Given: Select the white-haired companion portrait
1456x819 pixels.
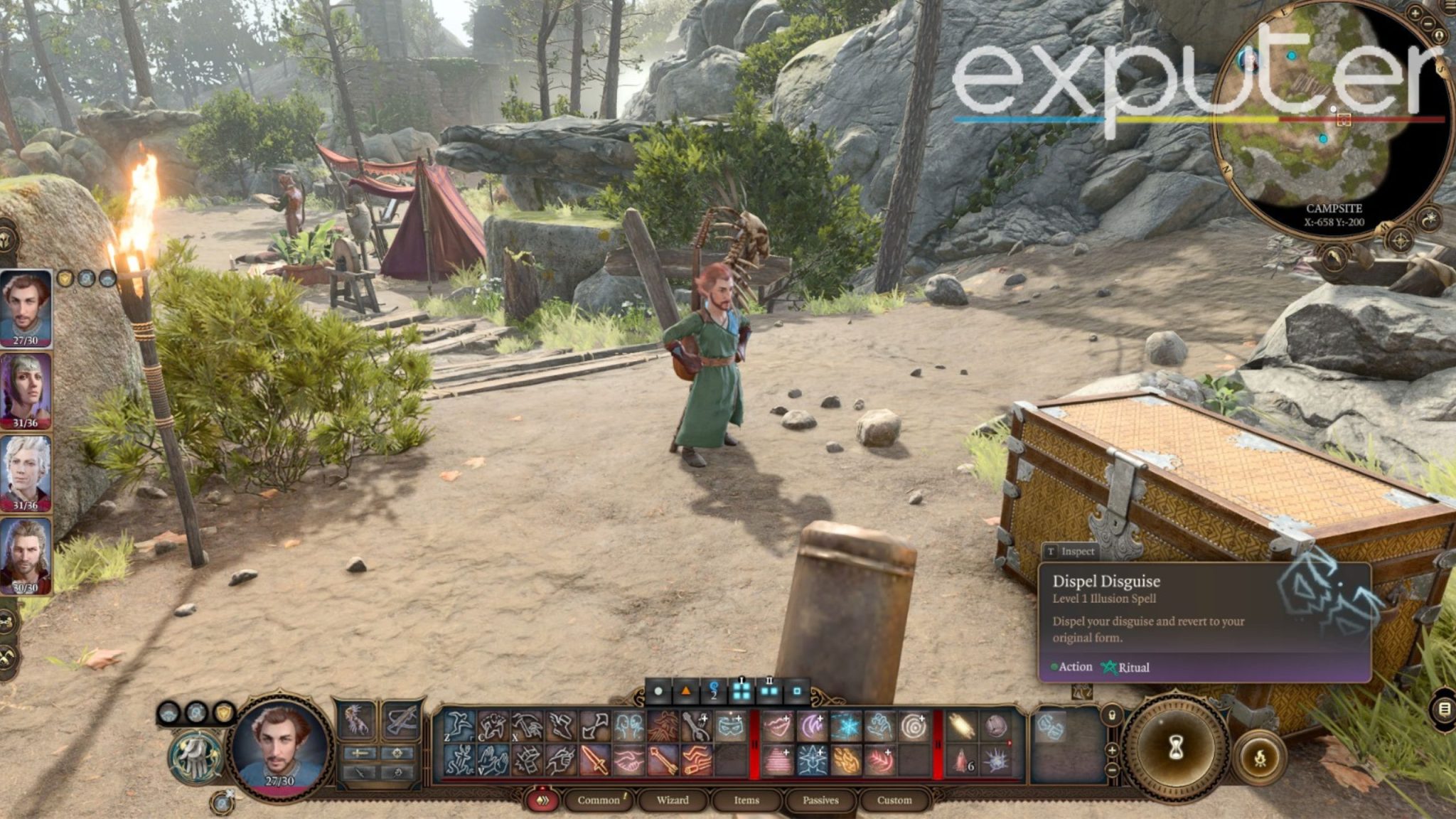Looking at the screenshot, I should click(x=26, y=472).
